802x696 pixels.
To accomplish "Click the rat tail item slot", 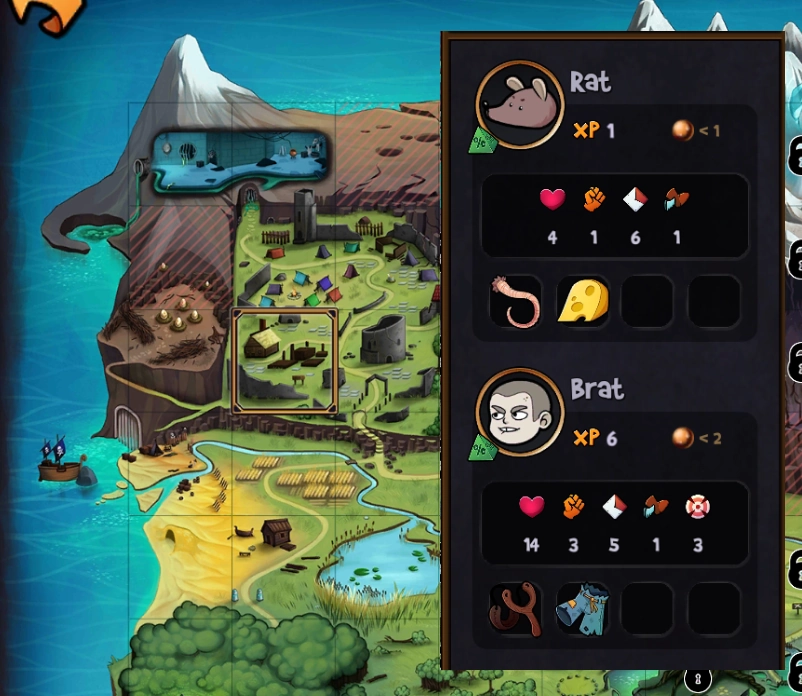I will point(516,302).
